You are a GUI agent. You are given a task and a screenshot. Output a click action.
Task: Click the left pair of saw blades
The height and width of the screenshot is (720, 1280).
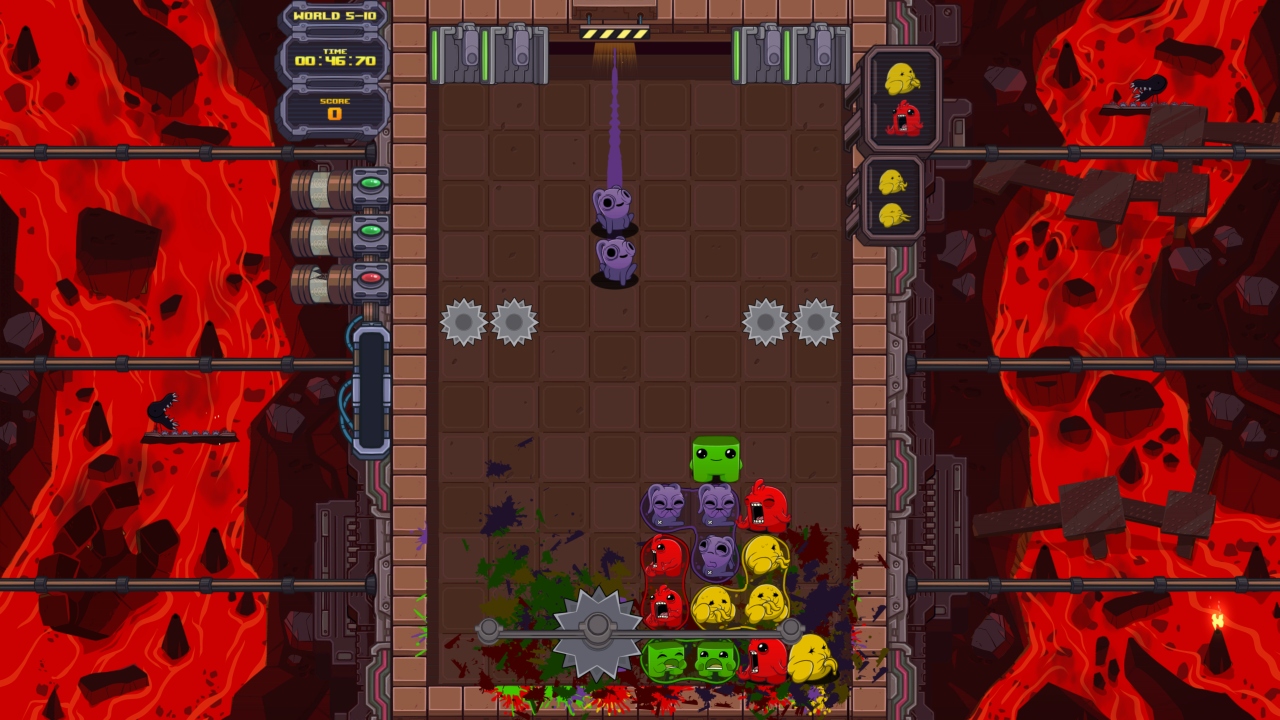point(487,322)
